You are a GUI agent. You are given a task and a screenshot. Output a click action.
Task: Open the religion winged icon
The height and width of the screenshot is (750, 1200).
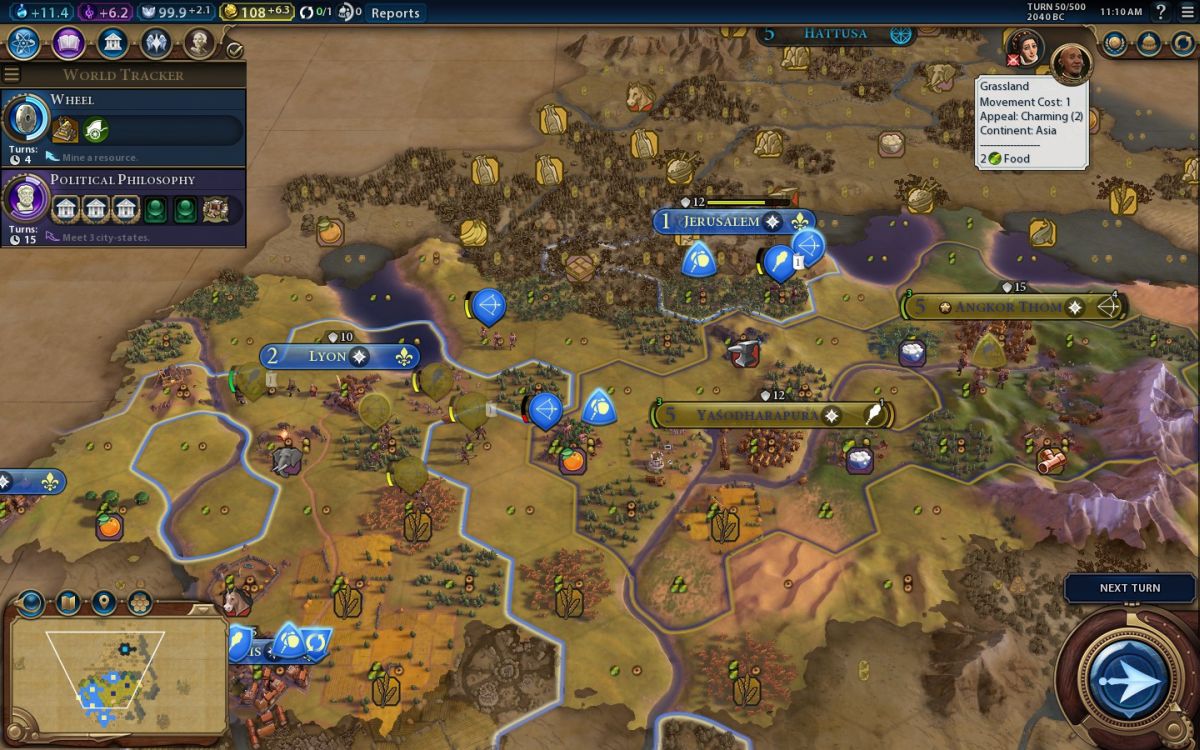click(x=156, y=44)
